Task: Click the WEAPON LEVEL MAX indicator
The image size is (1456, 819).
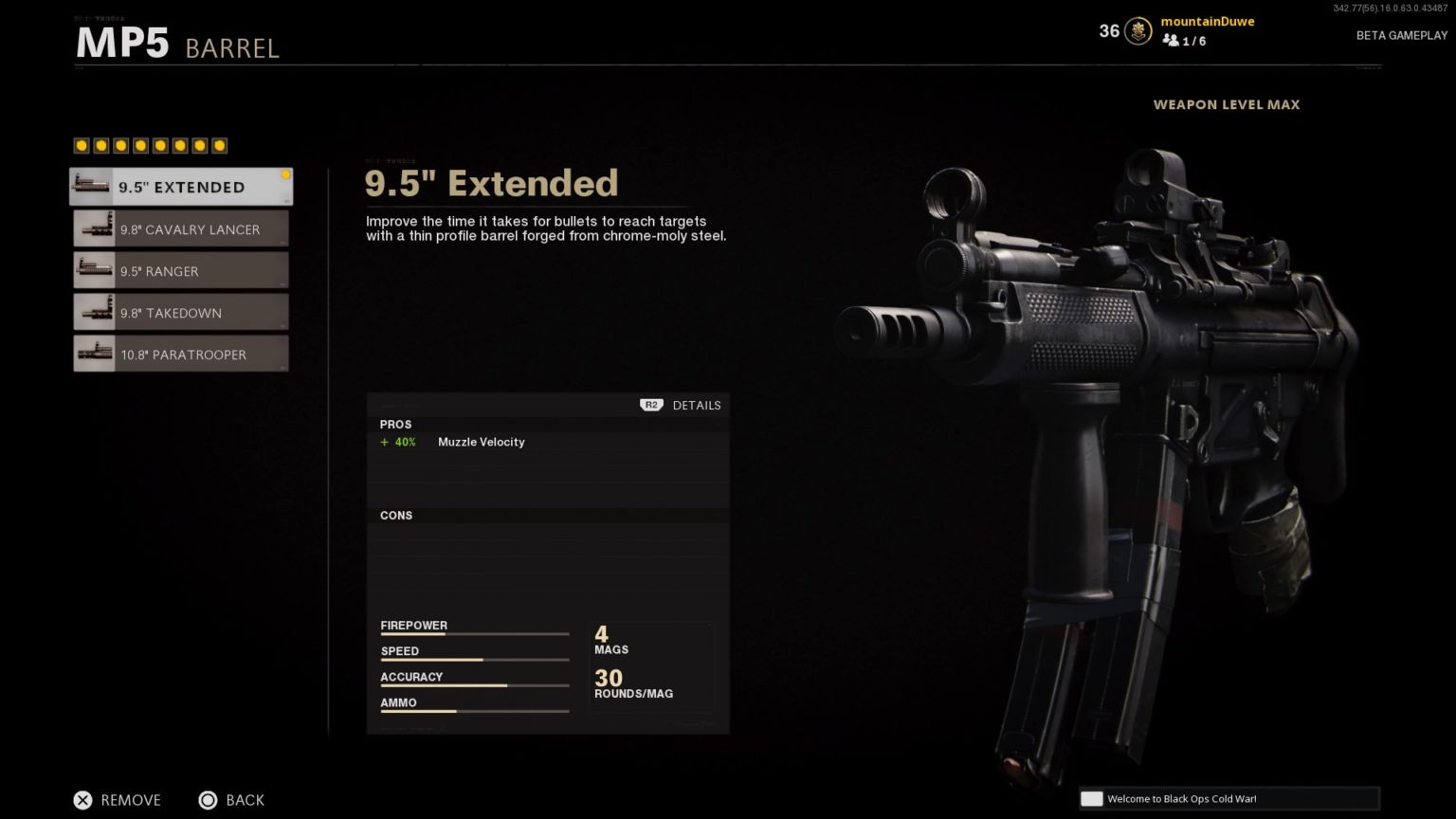Action: (1227, 104)
